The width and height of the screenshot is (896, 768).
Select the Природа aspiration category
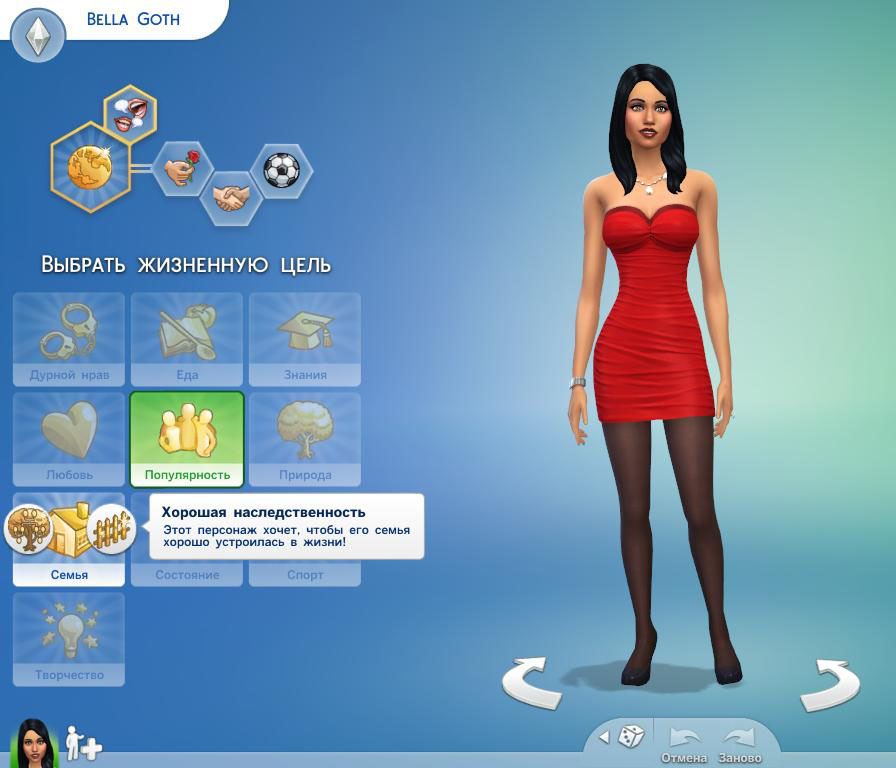click(305, 438)
